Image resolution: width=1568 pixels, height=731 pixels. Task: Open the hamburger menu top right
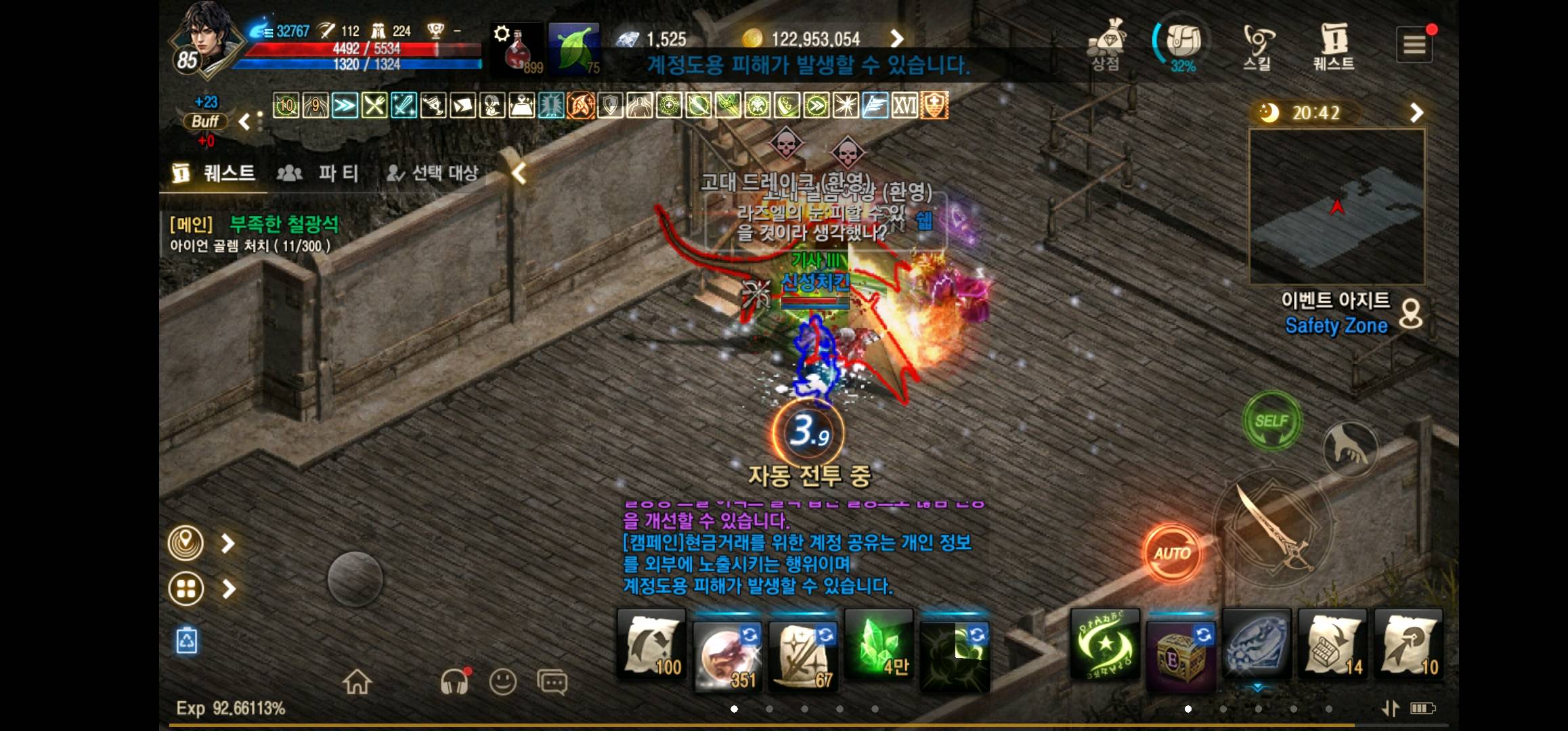1414,45
